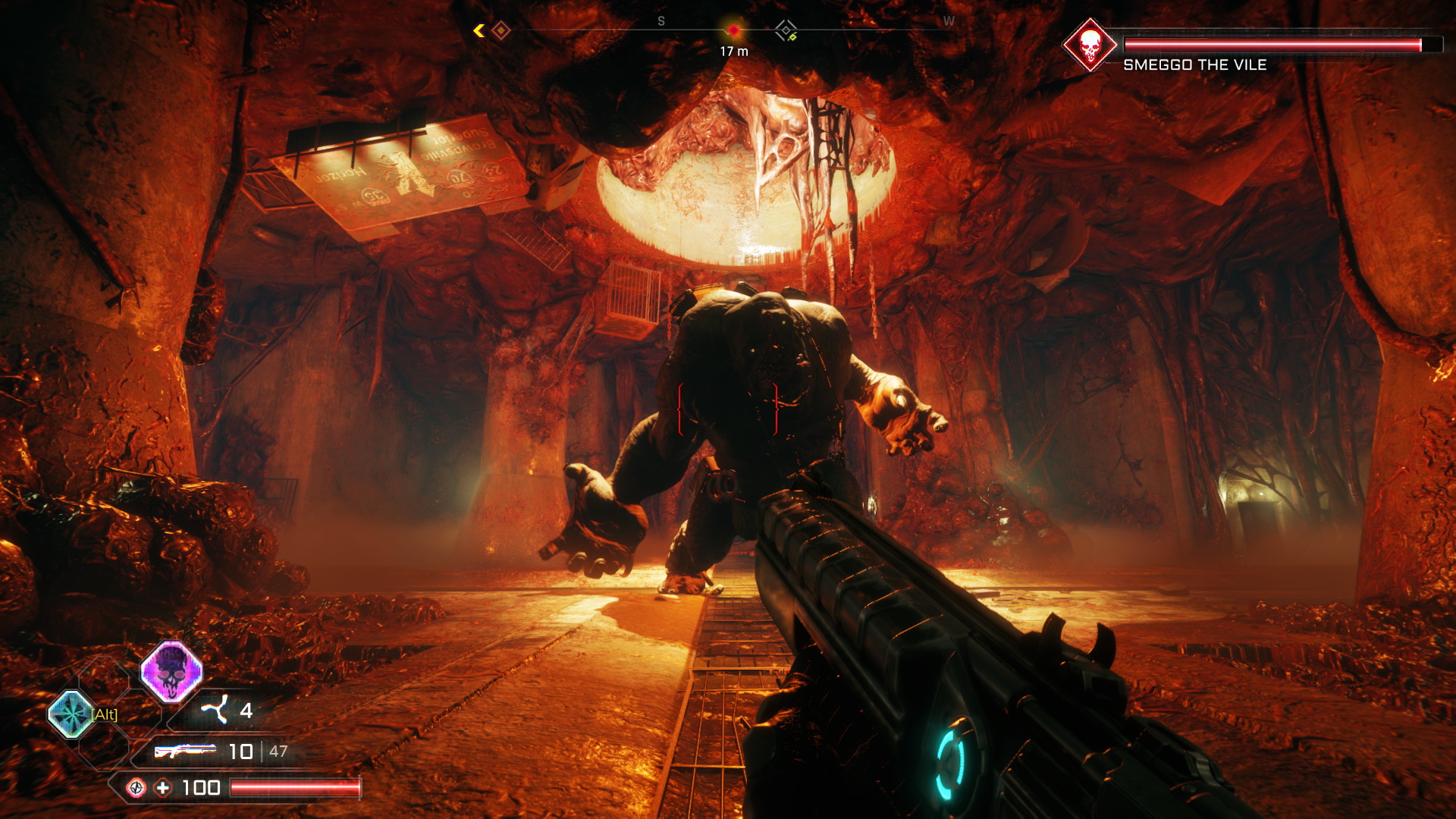Choose the wingstick throwable icon
Viewport: 1456px width, 819px height.
click(215, 710)
